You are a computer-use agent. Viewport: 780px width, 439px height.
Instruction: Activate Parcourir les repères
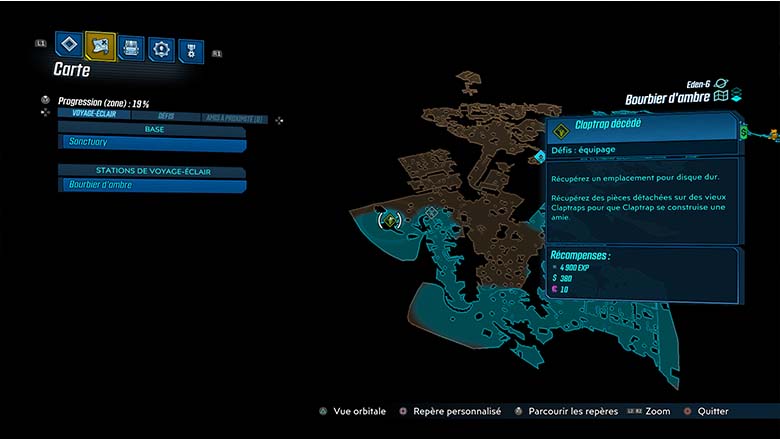tap(562, 411)
